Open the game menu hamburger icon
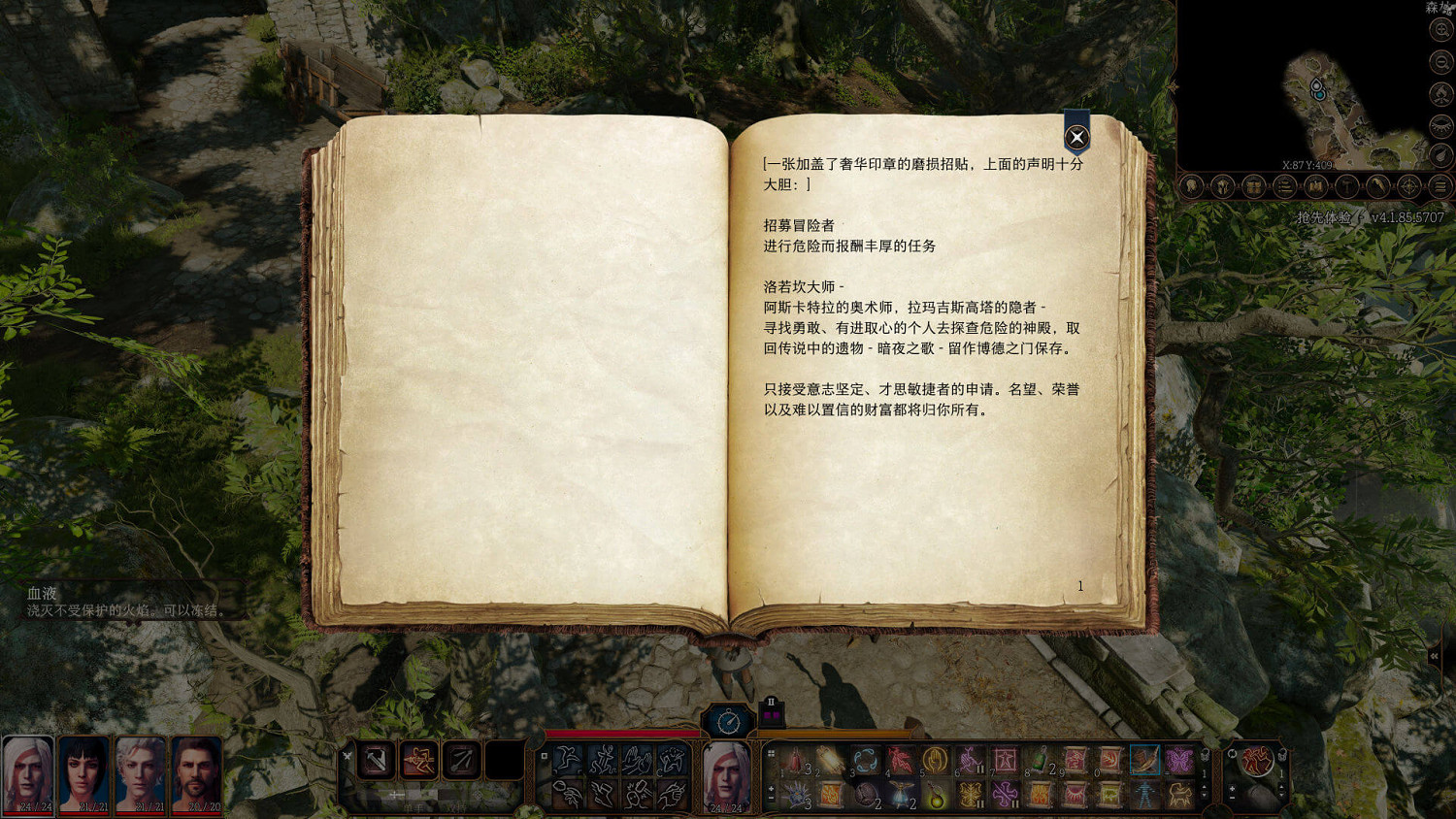 1439,187
